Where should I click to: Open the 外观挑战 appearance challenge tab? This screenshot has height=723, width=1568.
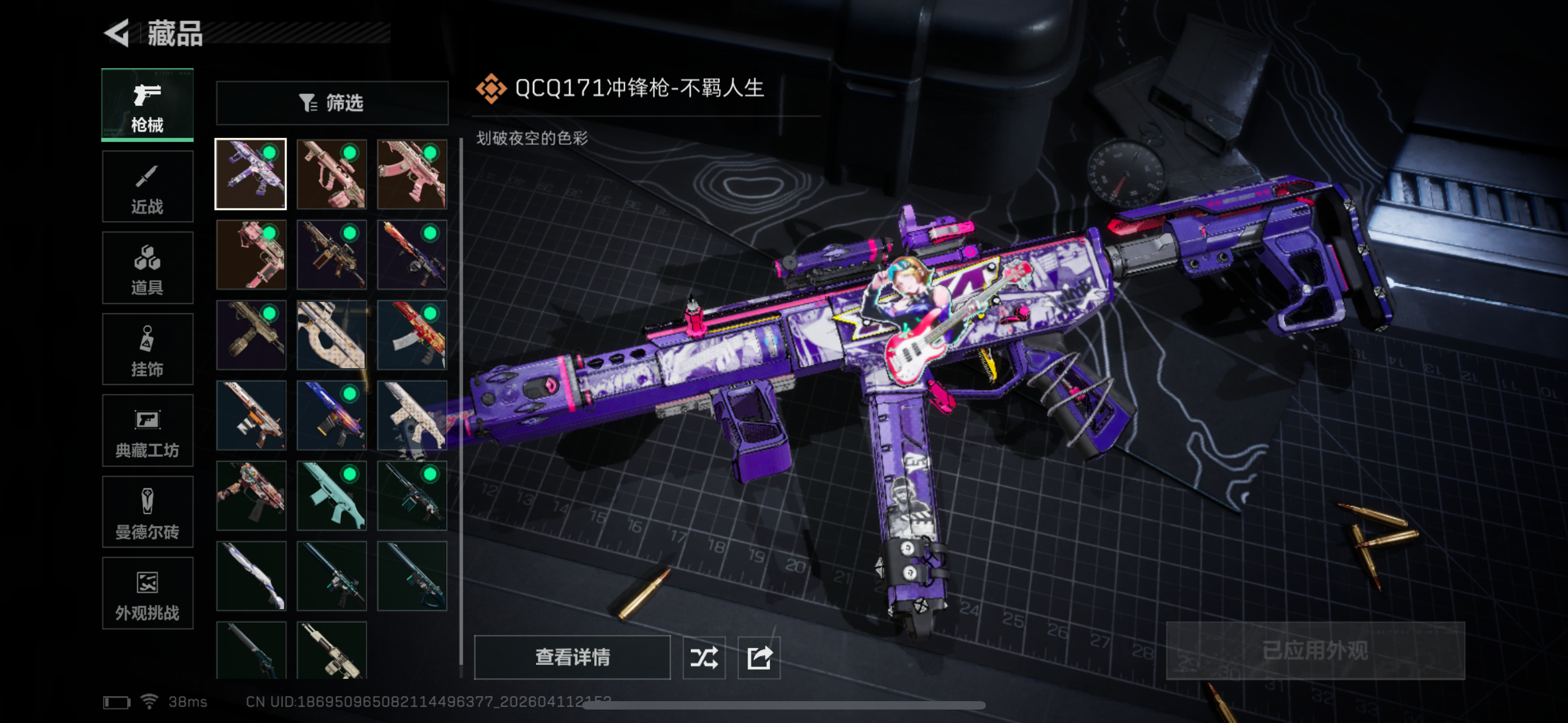147,594
